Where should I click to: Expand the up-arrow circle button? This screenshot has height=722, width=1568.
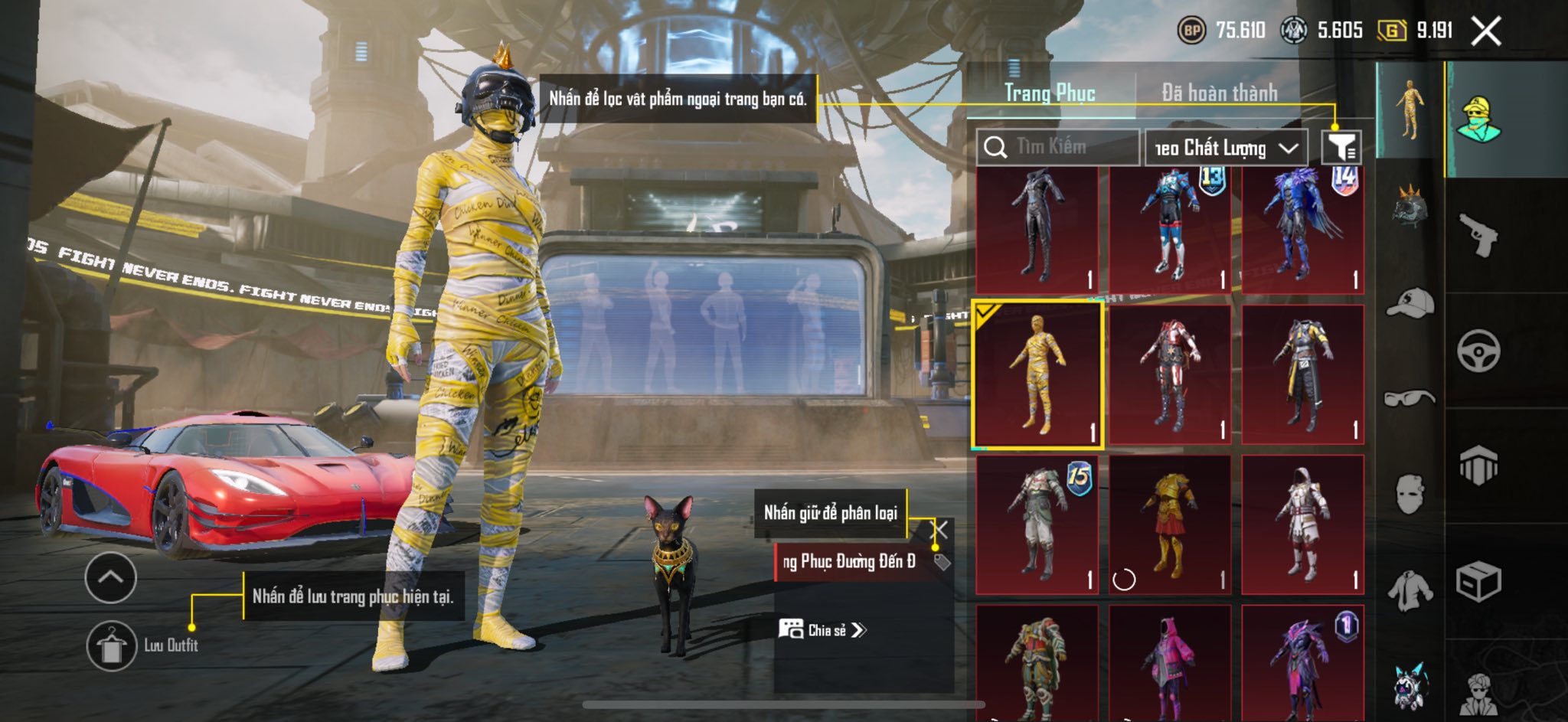click(111, 577)
